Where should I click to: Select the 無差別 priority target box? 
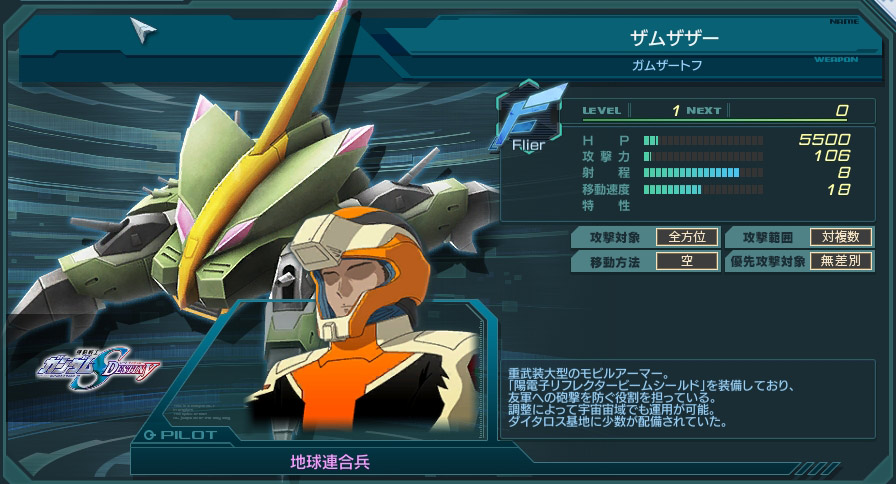[x=841, y=262]
